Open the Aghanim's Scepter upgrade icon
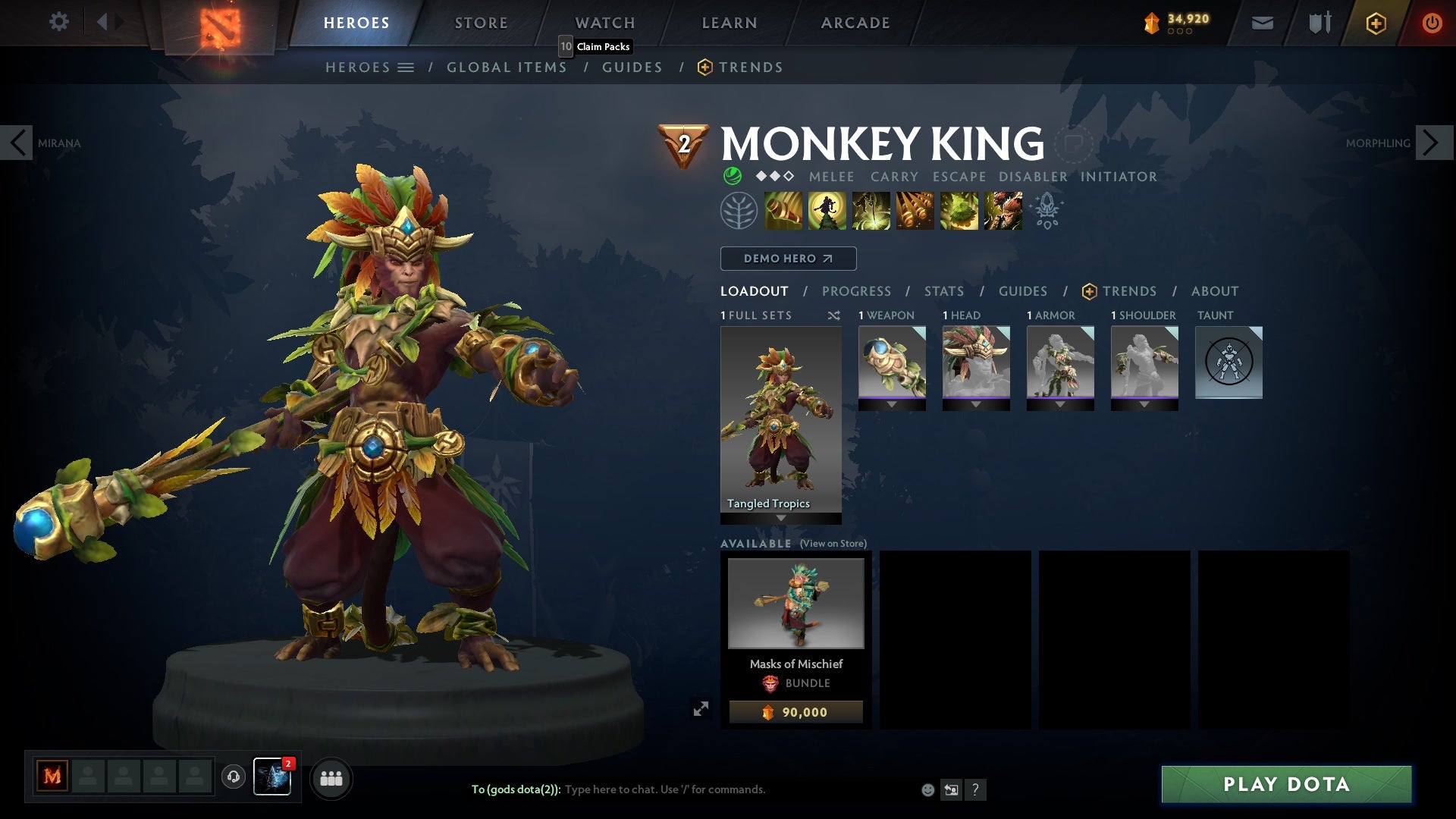The image size is (1456, 819). [1047, 212]
